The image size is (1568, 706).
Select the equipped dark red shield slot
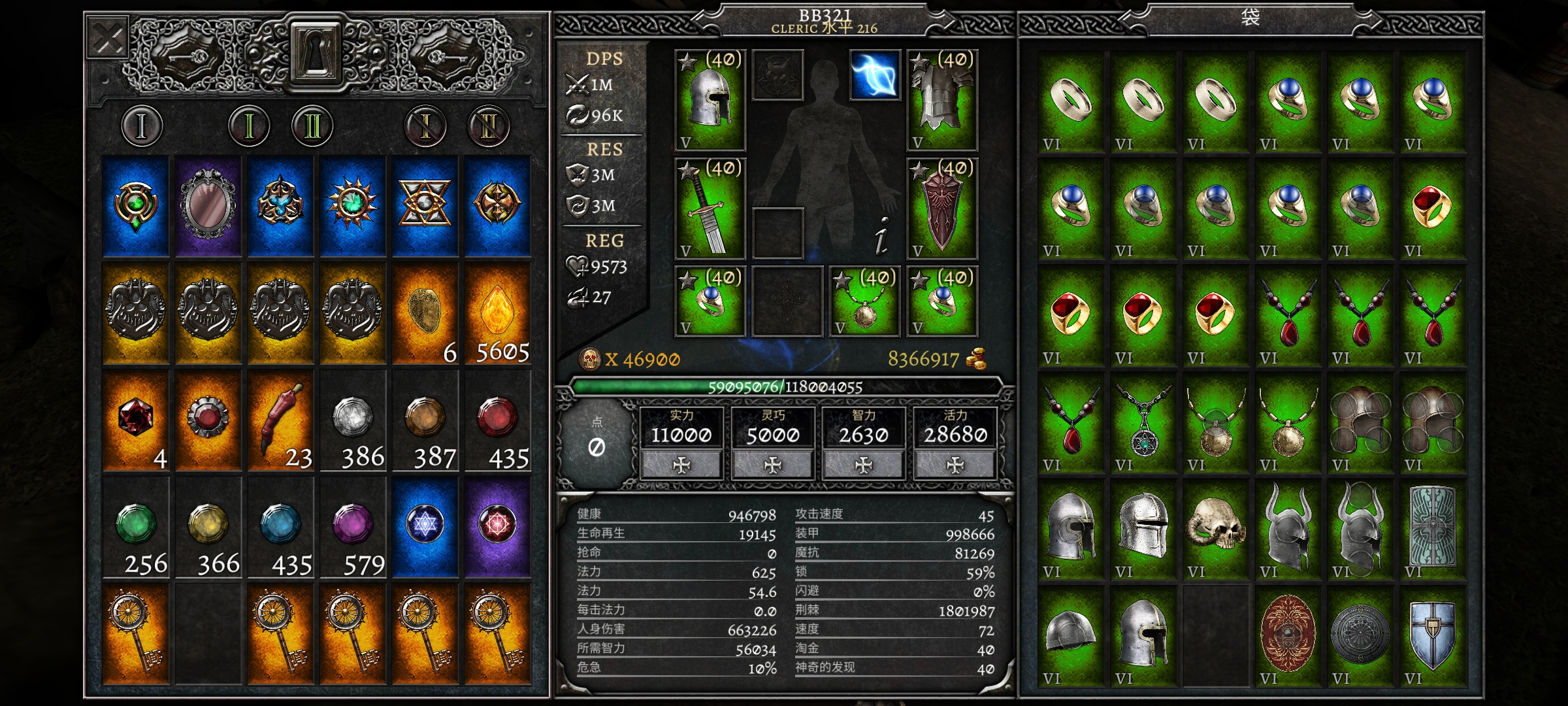942,209
